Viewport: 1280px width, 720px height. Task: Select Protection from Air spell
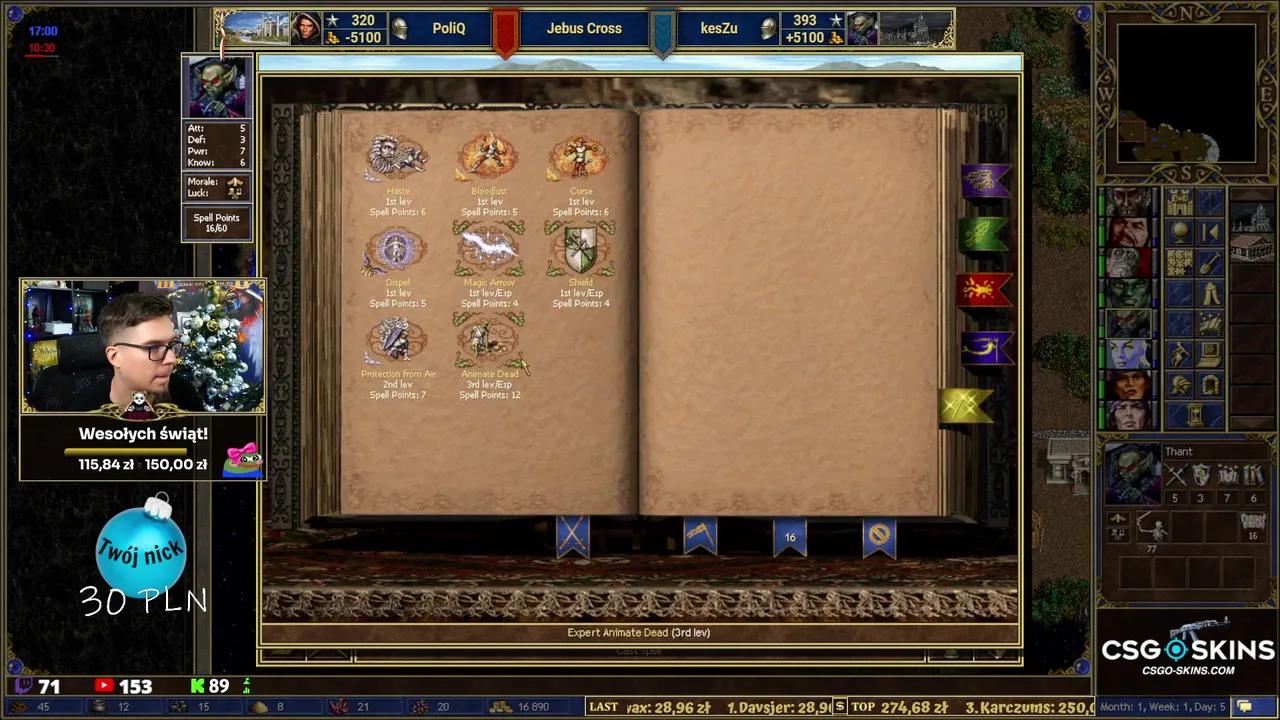pyautogui.click(x=397, y=340)
